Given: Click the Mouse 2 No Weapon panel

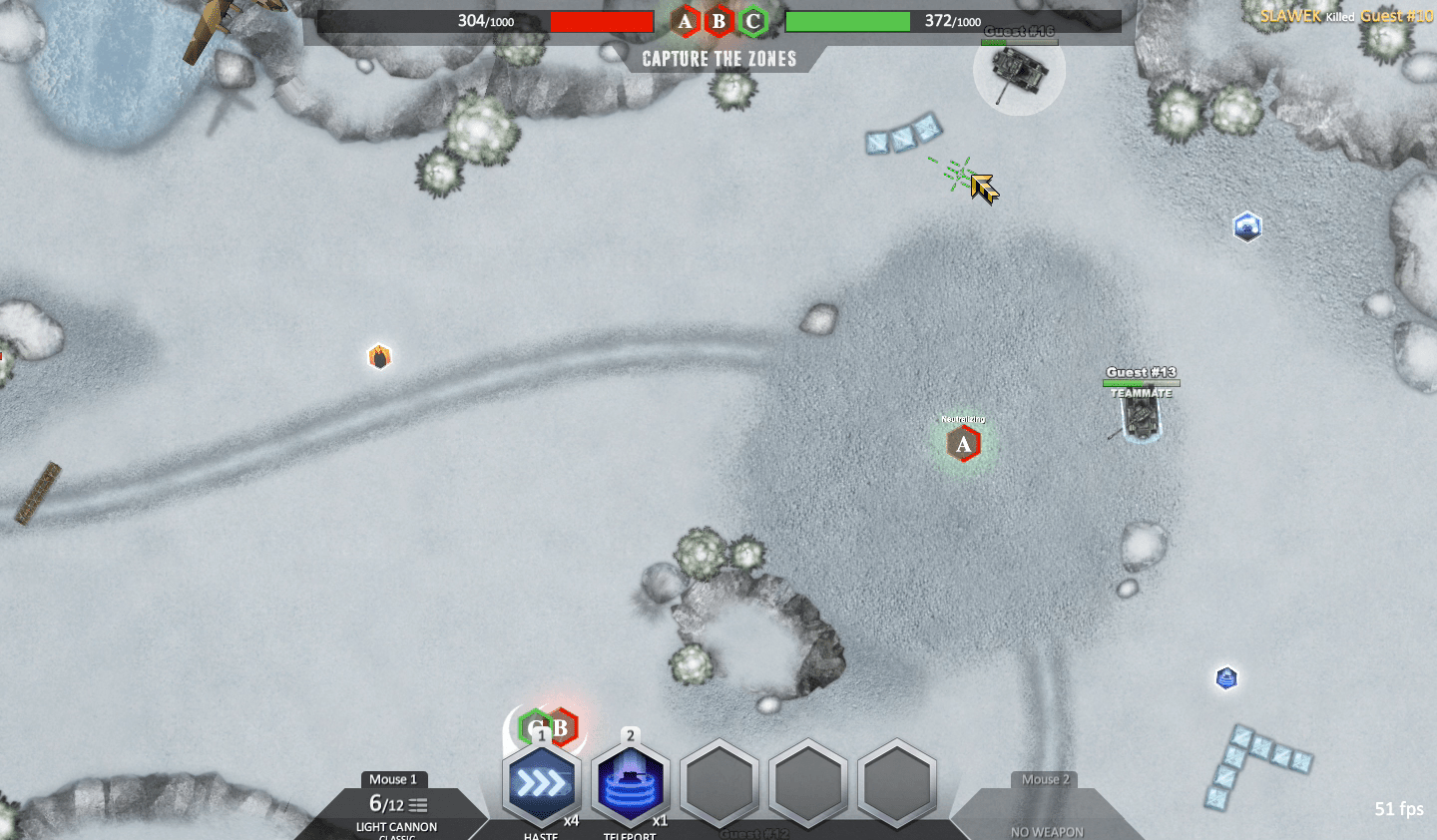Looking at the screenshot, I should 1046,813.
